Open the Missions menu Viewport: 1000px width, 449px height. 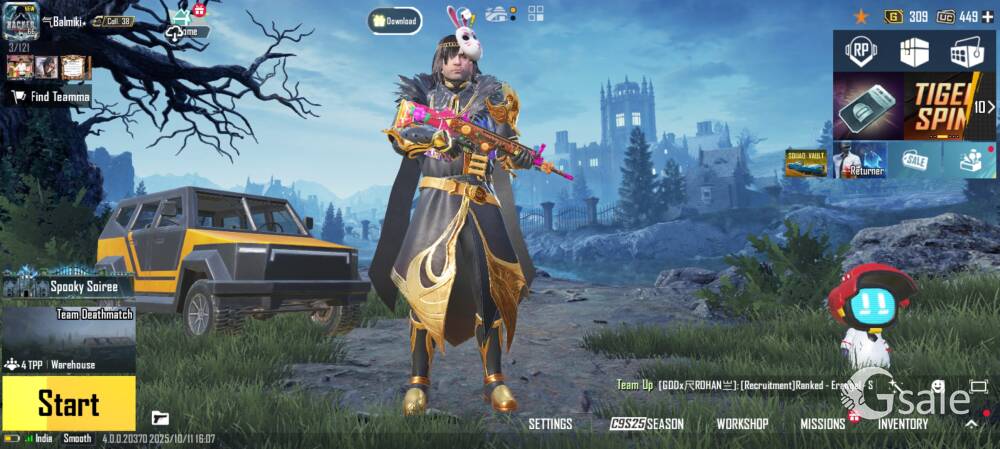822,424
